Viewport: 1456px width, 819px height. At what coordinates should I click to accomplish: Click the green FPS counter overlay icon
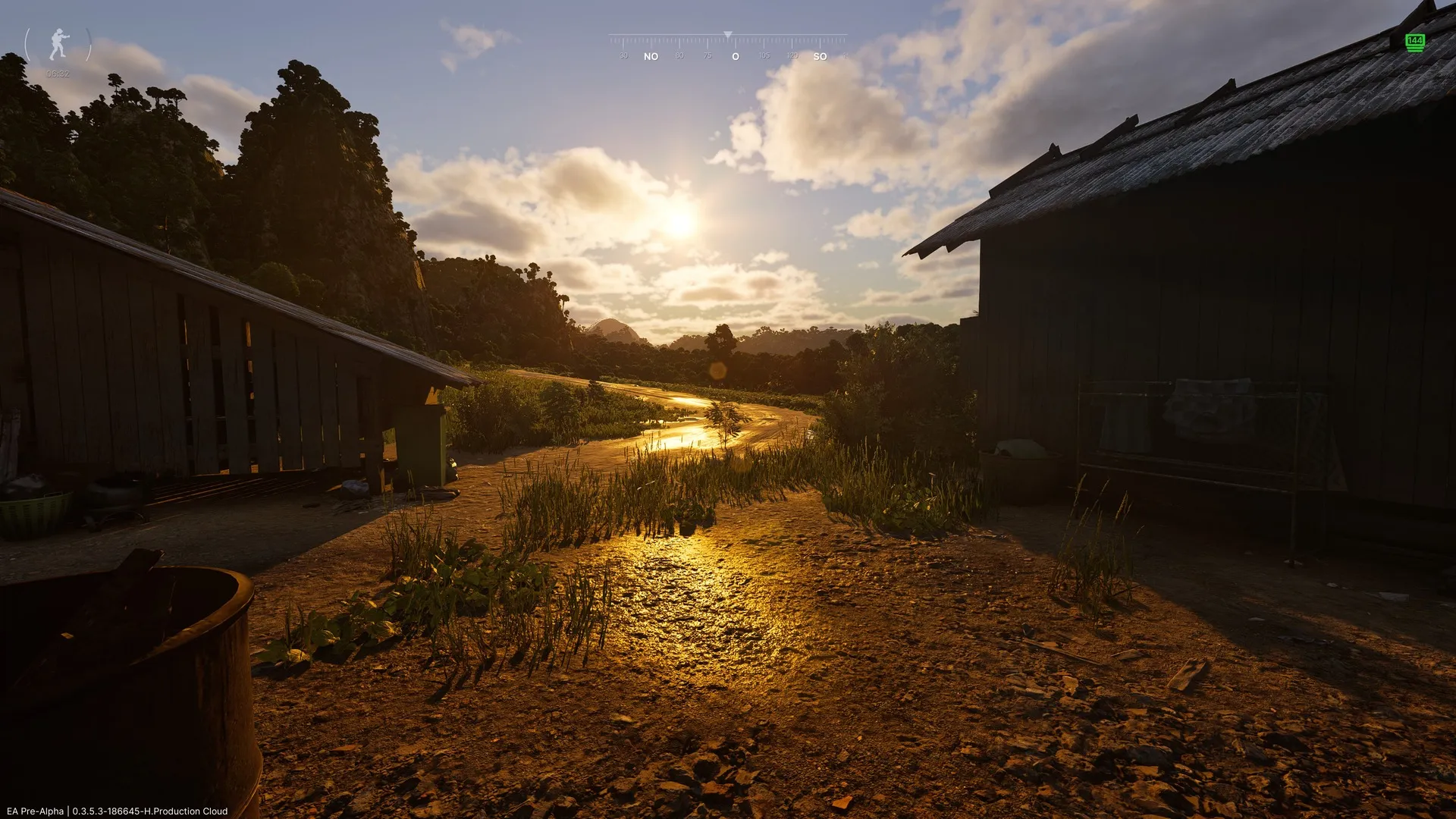pyautogui.click(x=1414, y=42)
